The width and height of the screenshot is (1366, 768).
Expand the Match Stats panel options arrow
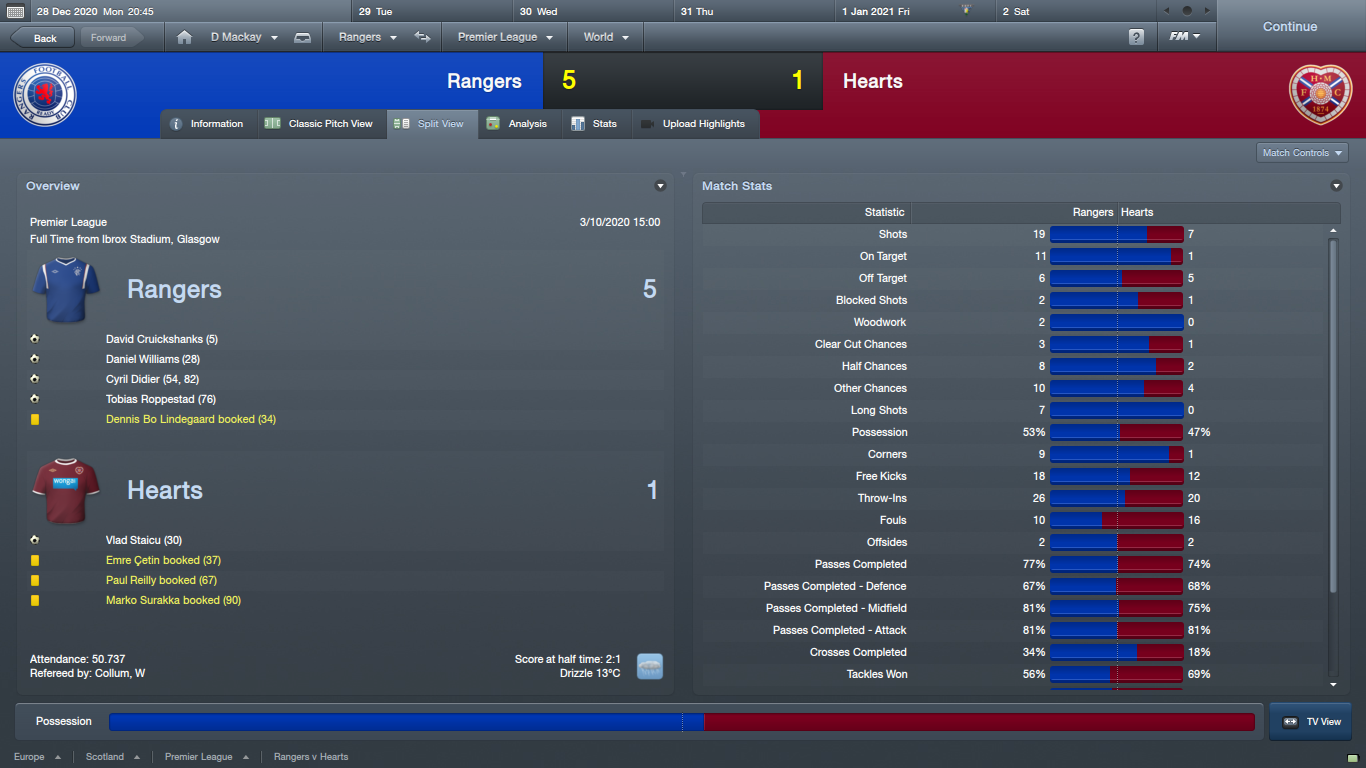pyautogui.click(x=1336, y=186)
